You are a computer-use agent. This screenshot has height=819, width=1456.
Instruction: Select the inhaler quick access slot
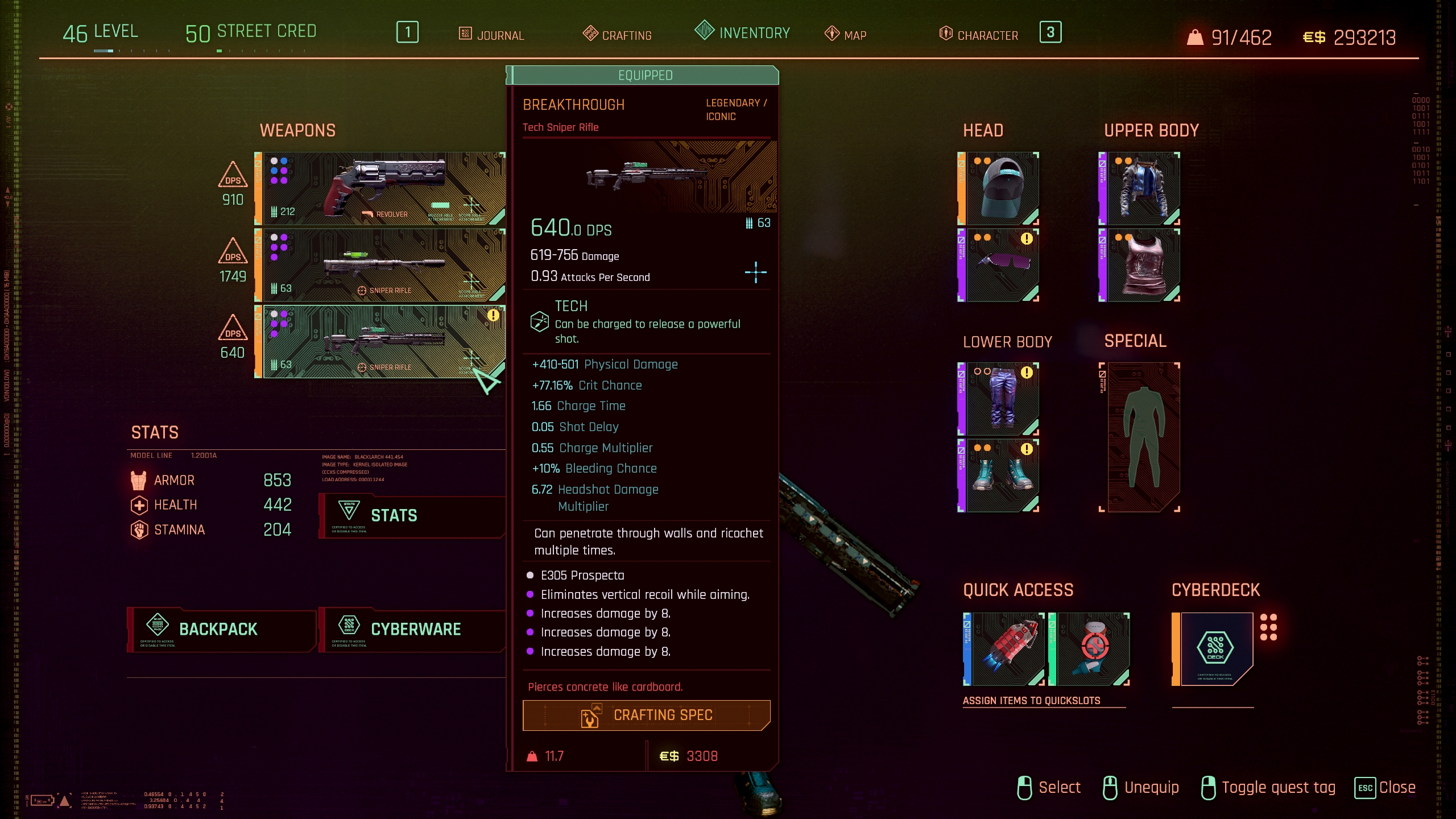[x=1092, y=649]
